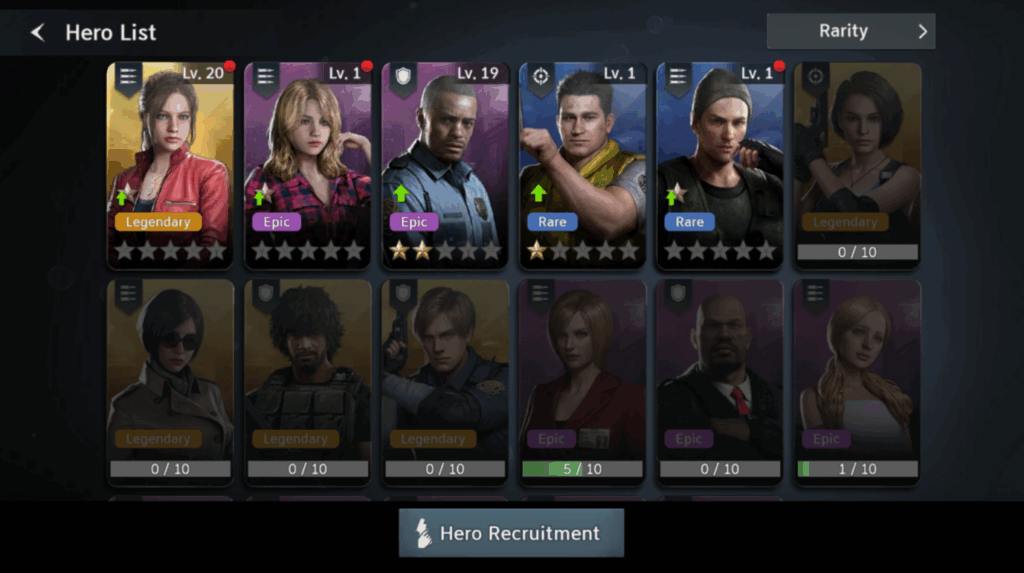Select the locked Legendary hero in police vest
This screenshot has height=573, width=1024.
pyautogui.click(x=445, y=381)
